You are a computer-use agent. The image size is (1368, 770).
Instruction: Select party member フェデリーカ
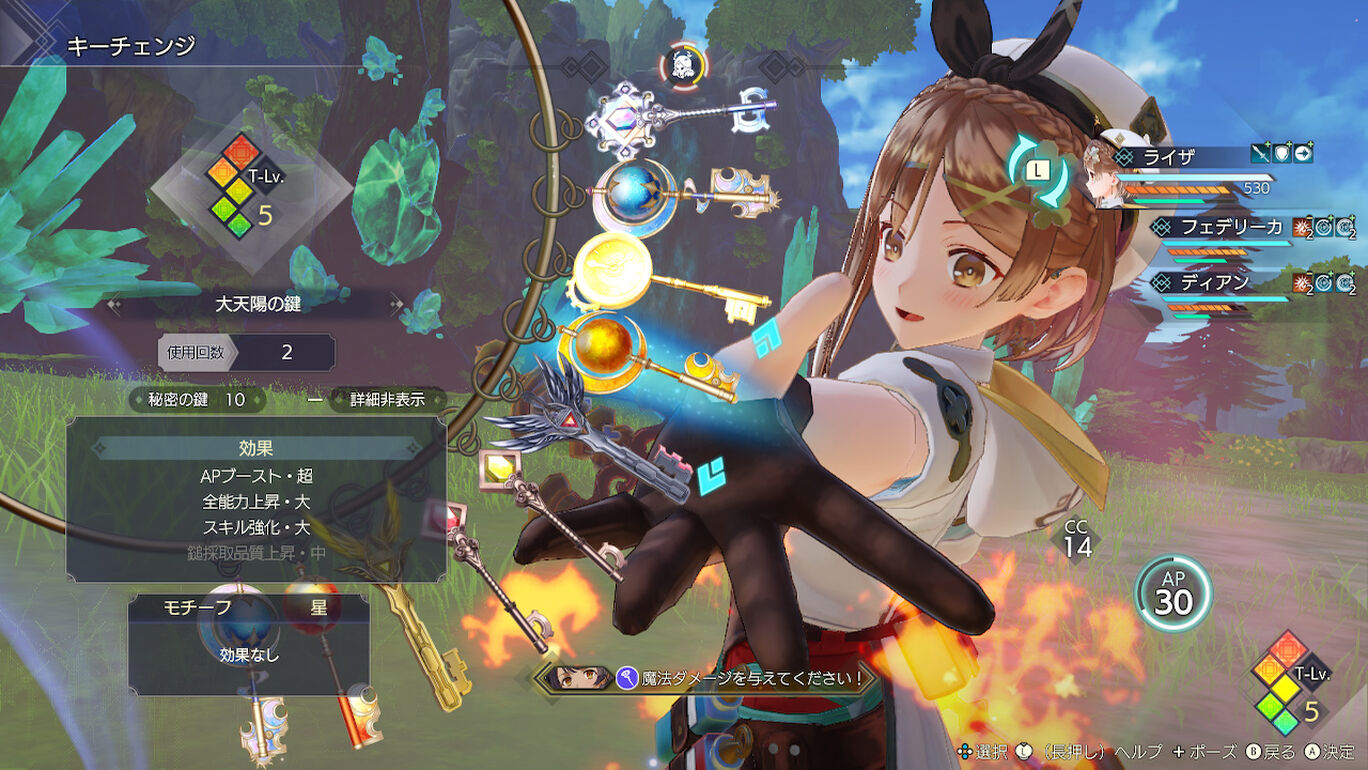(x=1231, y=227)
